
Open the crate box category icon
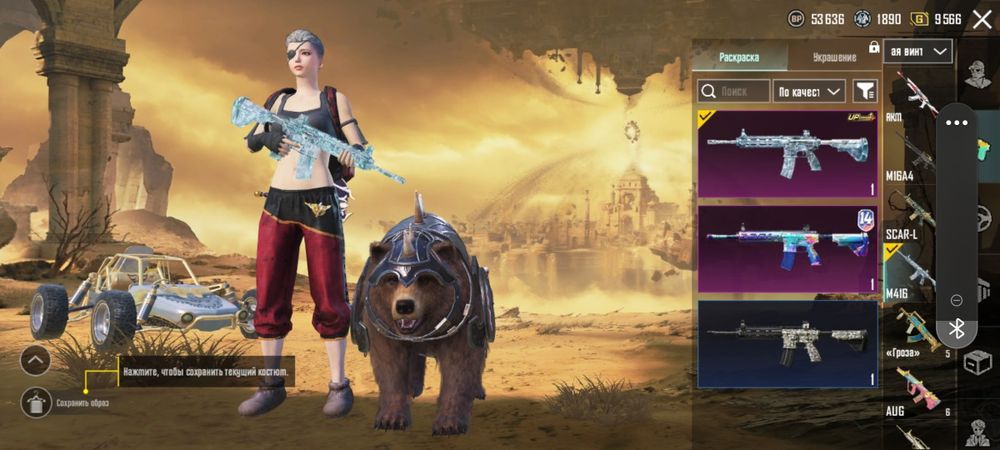click(x=977, y=362)
